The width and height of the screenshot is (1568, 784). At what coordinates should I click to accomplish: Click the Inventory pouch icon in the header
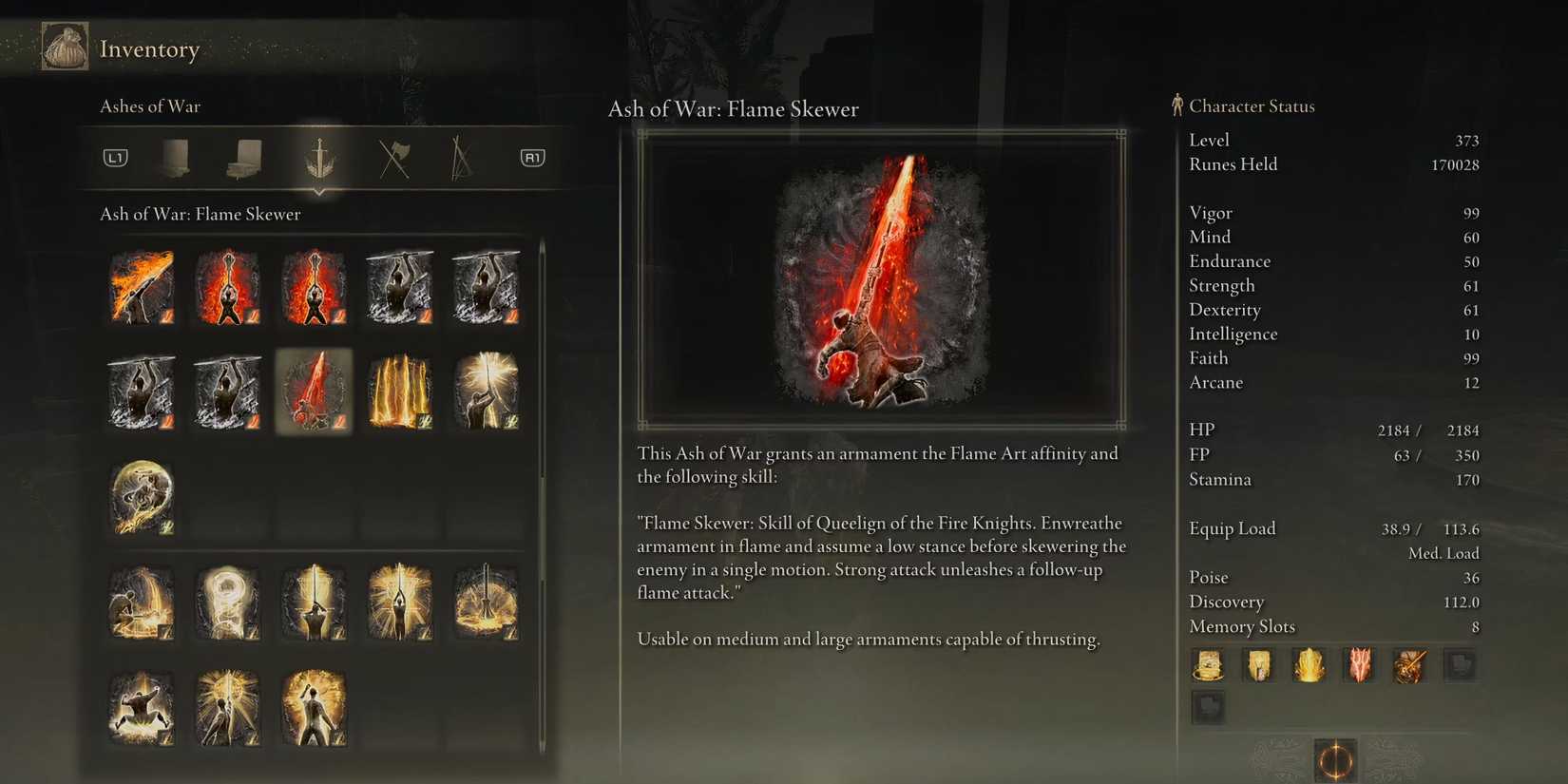pos(65,46)
